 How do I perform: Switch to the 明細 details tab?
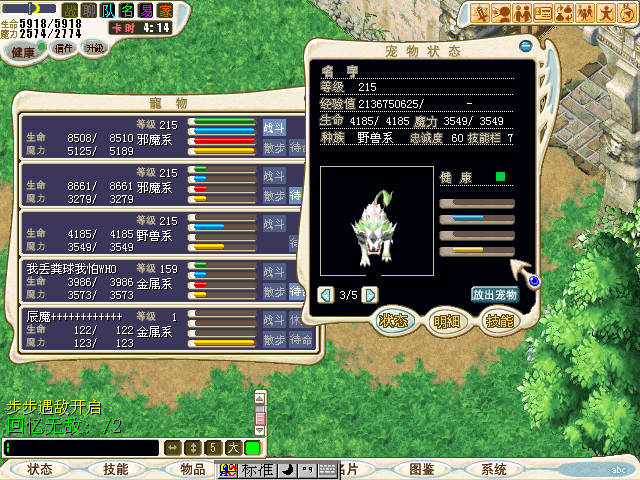pos(446,321)
